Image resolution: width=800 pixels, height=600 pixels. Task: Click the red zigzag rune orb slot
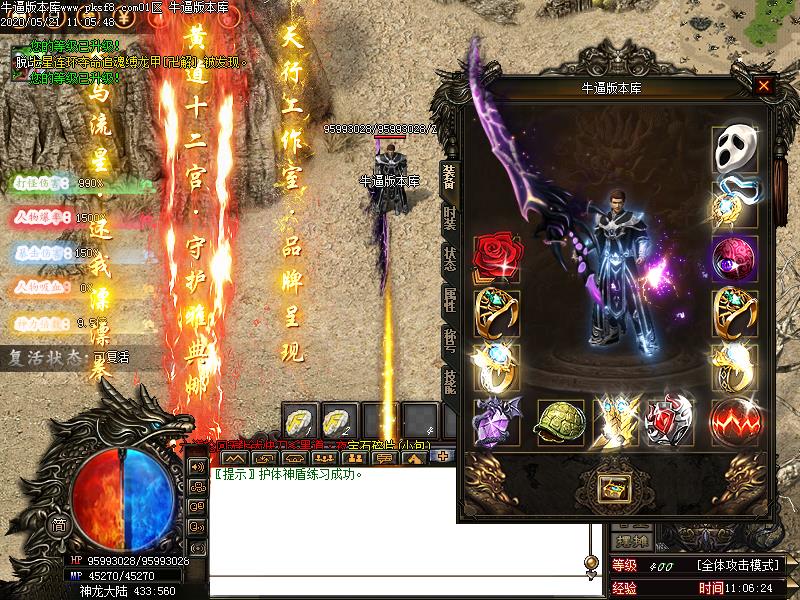click(734, 420)
